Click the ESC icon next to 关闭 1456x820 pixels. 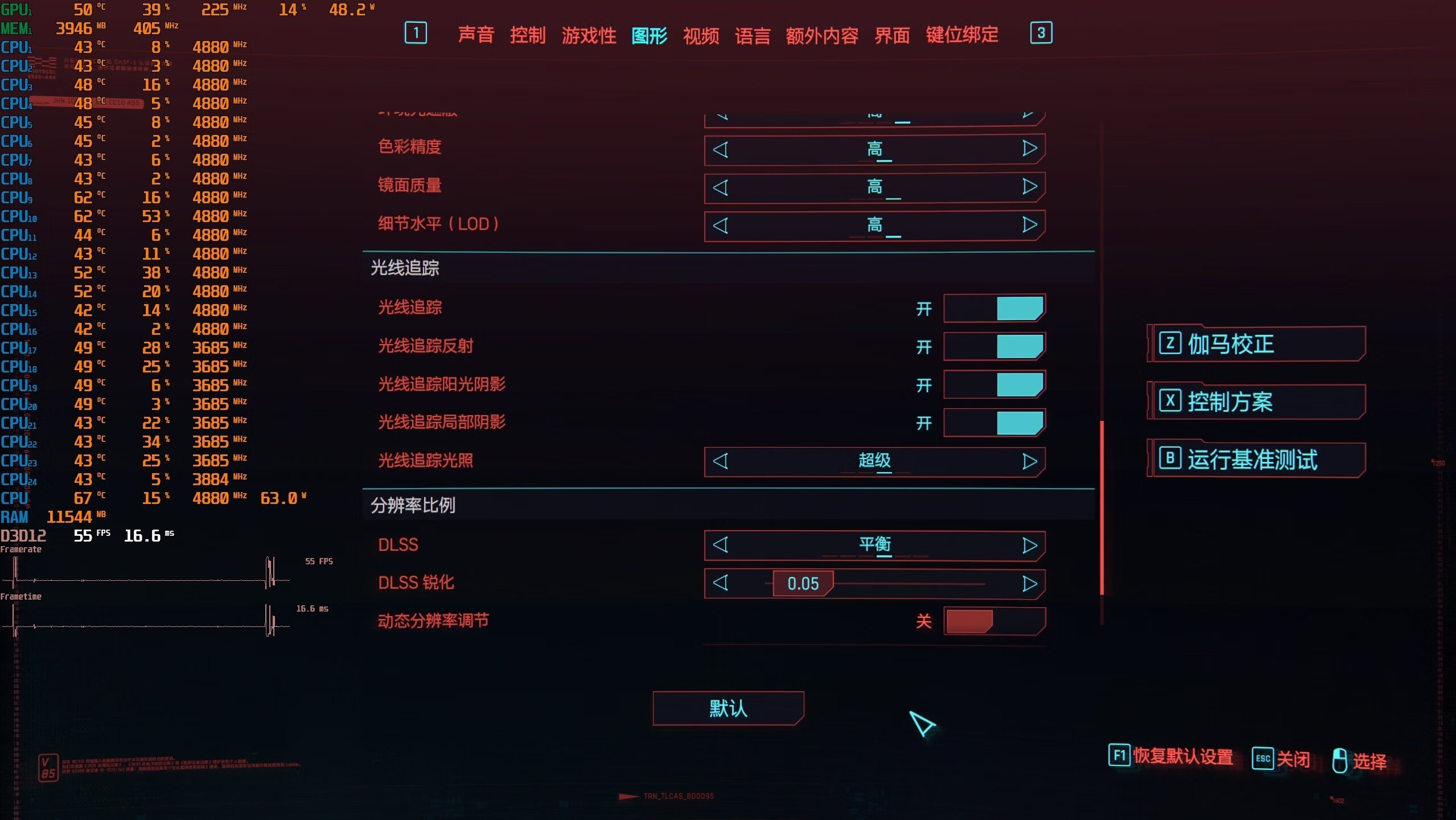1264,758
